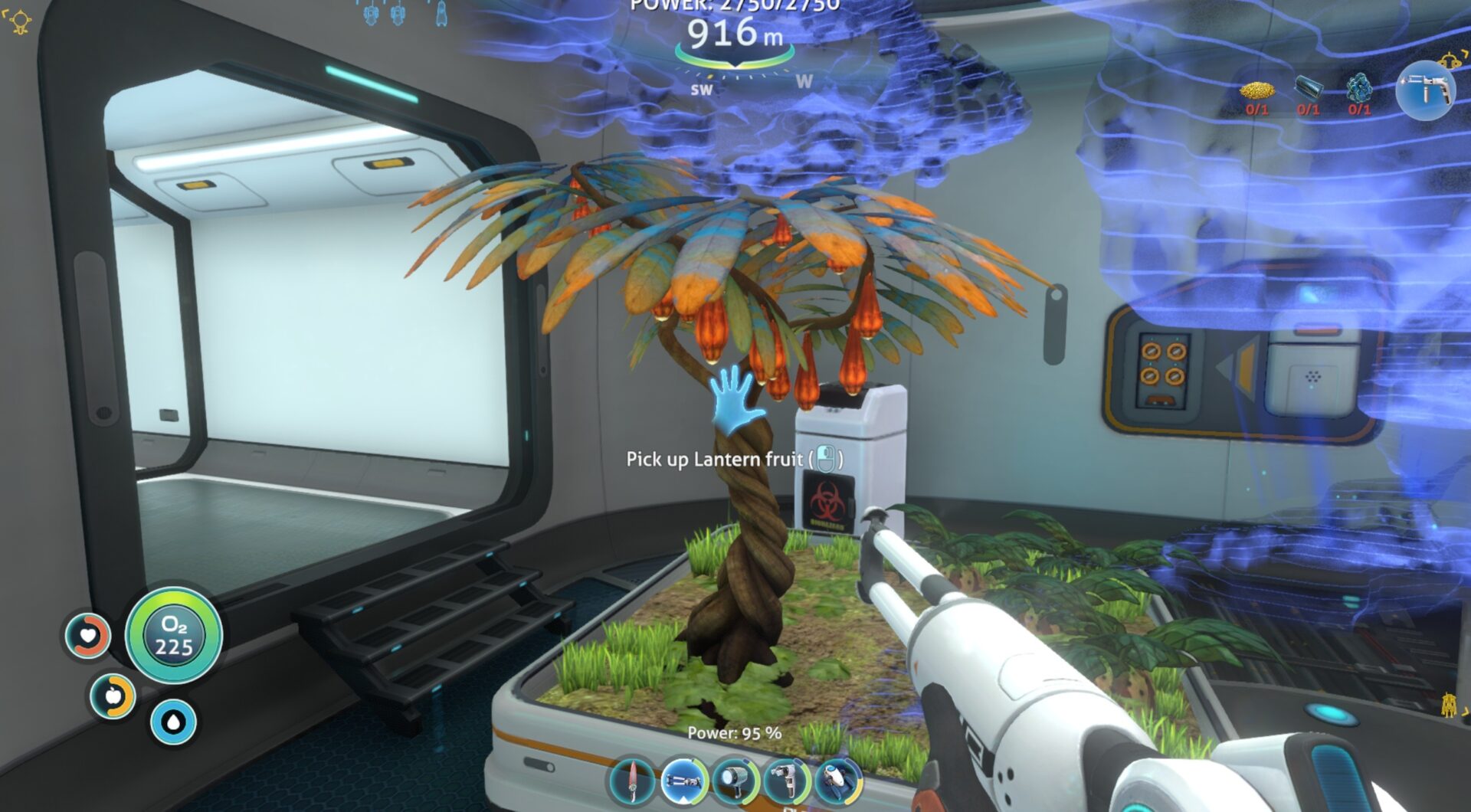Screen dimensions: 1471x812
Task: Choose the pistol-shaped tool beside the flashlight
Action: click(x=787, y=781)
